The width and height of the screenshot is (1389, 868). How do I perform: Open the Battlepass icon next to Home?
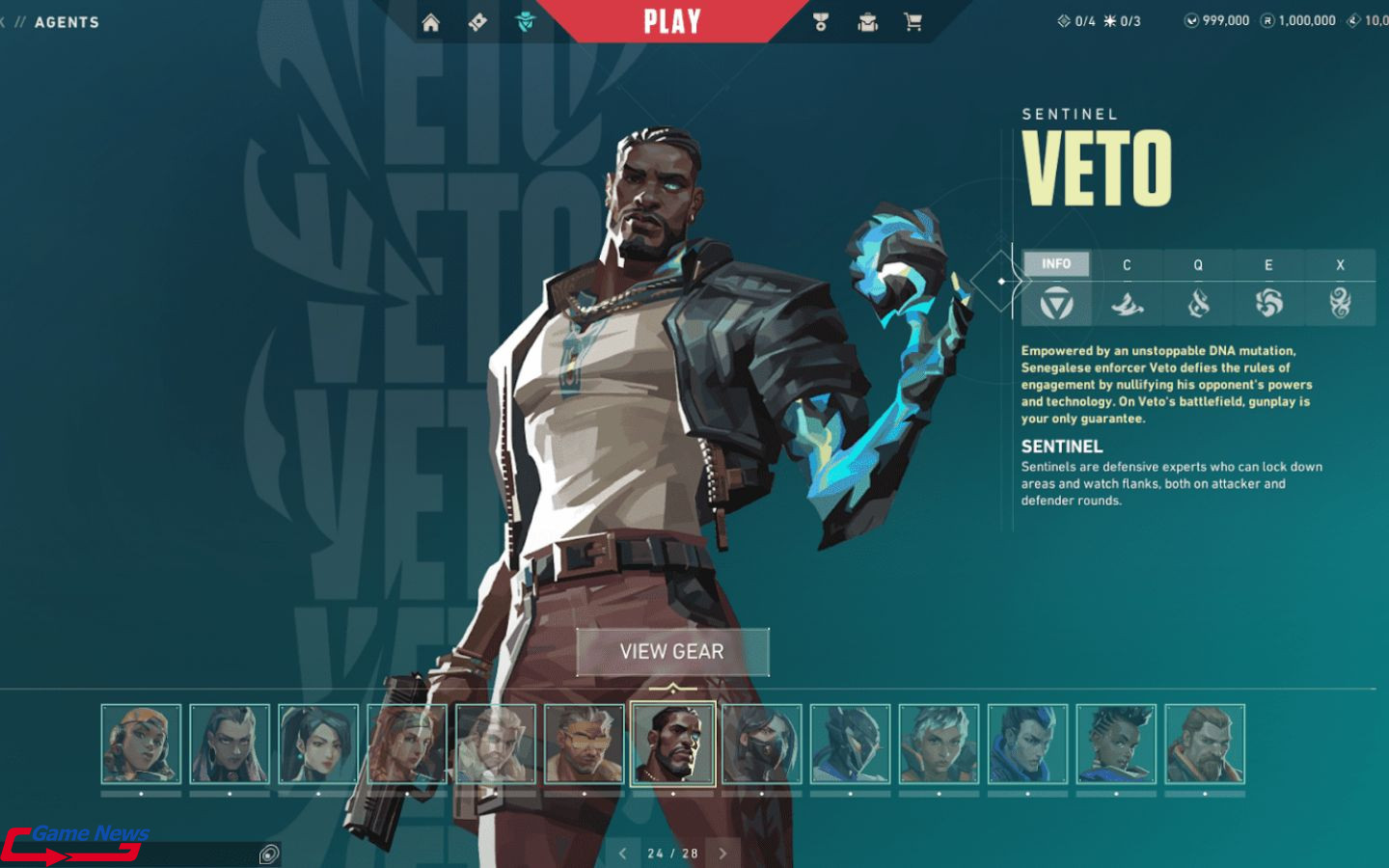(477, 21)
